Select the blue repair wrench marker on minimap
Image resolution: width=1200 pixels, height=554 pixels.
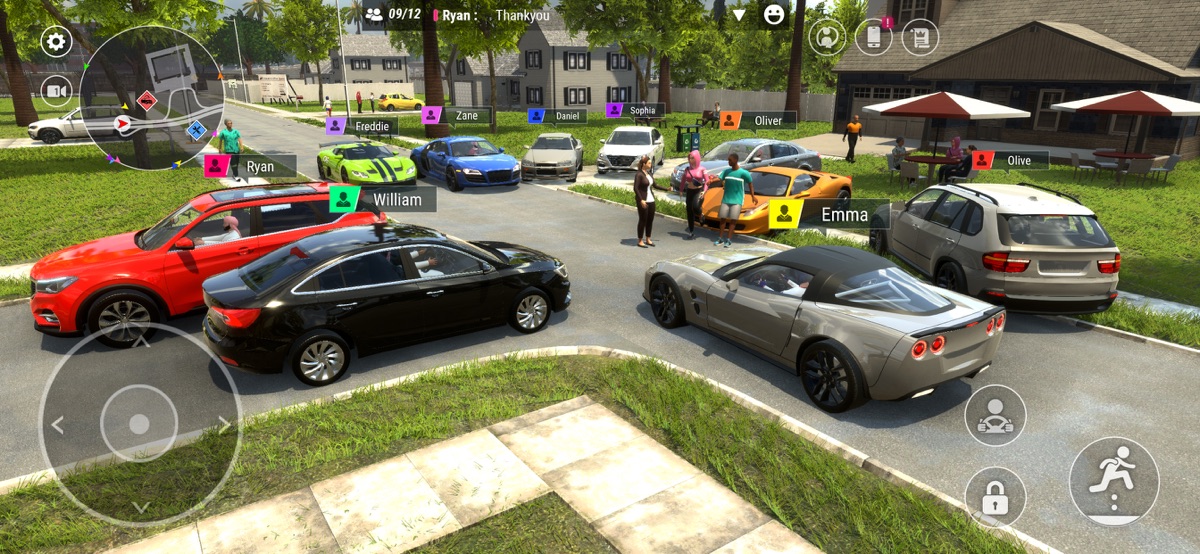tap(196, 129)
